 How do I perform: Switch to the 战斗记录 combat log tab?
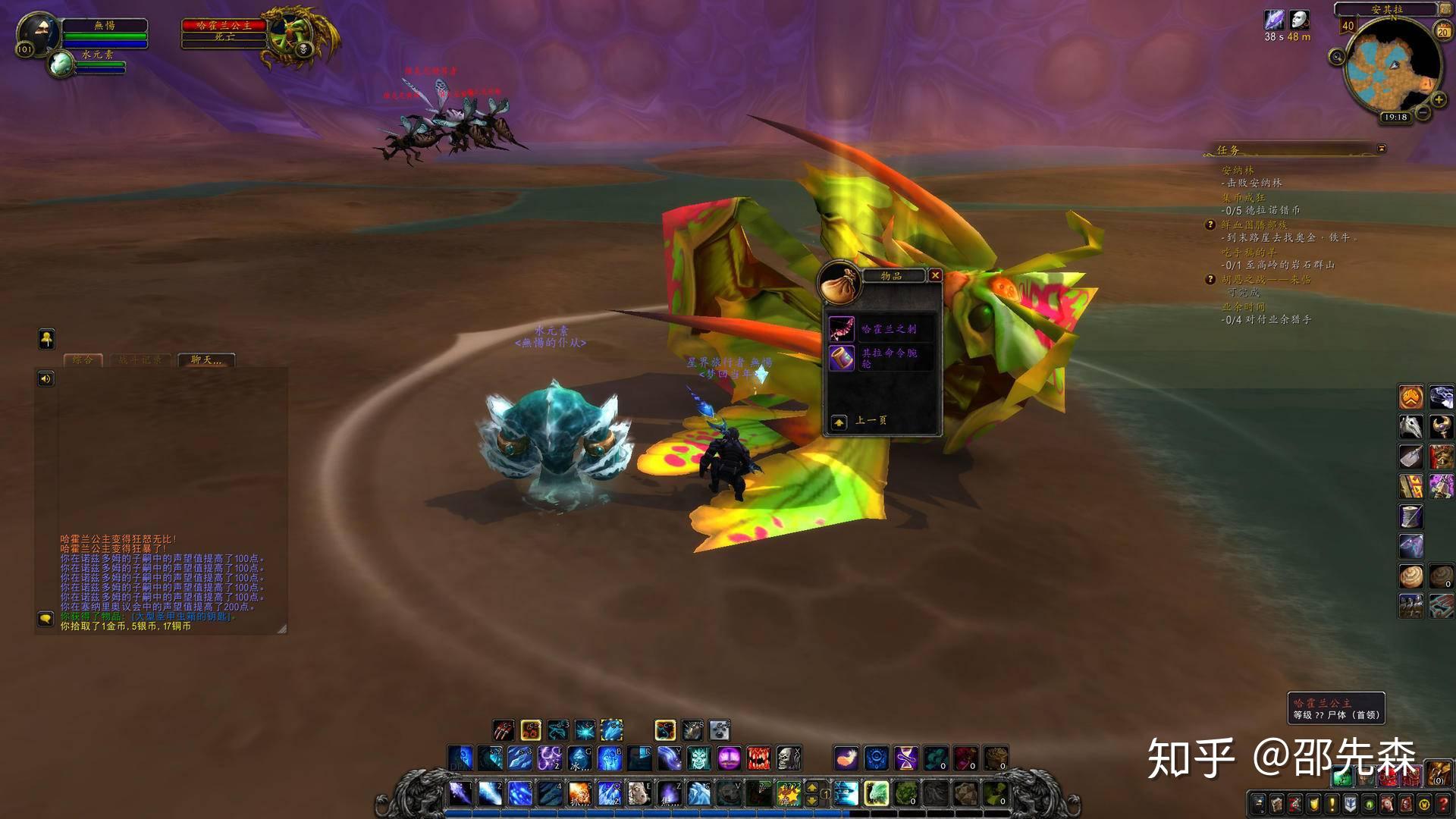click(140, 360)
